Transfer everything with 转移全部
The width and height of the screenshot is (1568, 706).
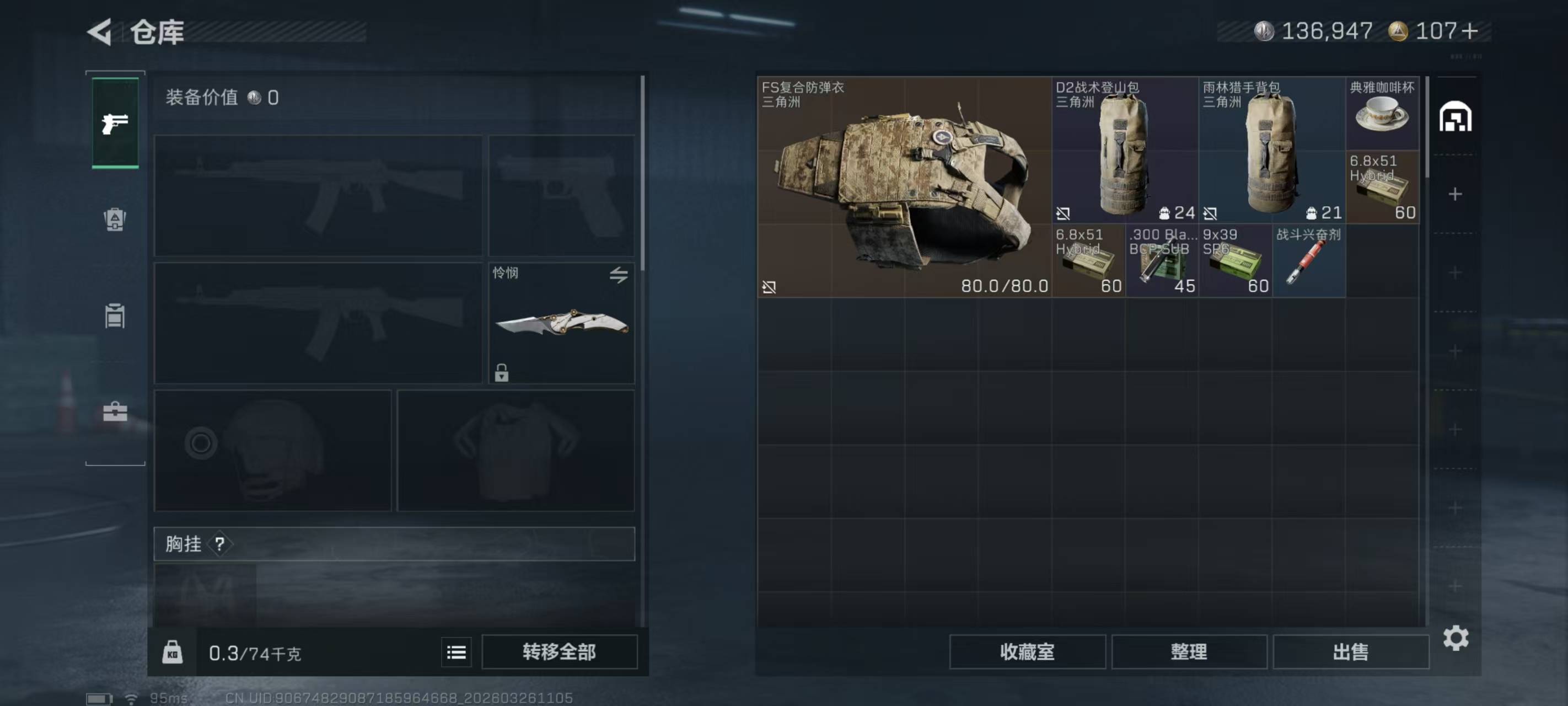click(x=559, y=652)
